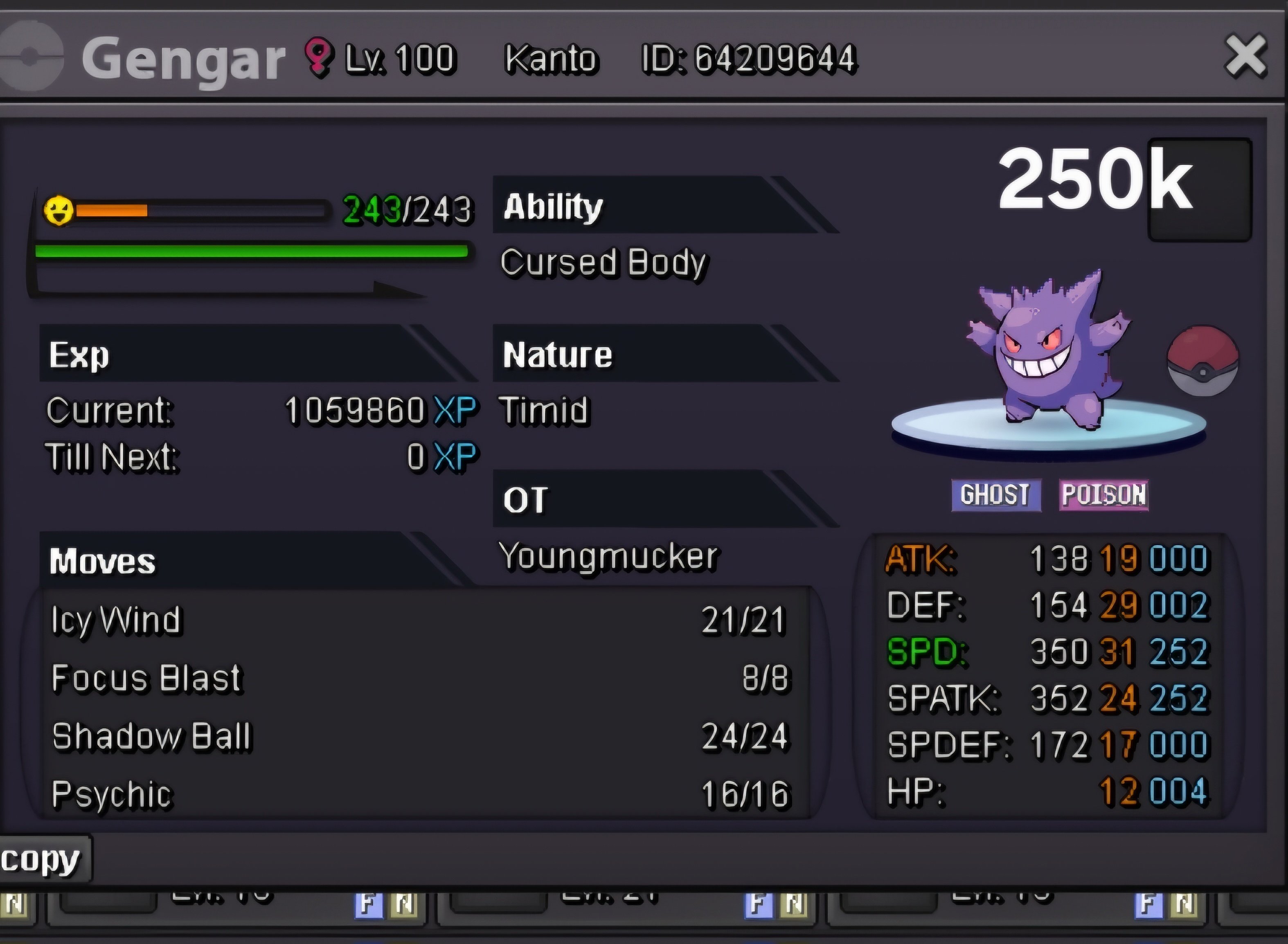Click the Poké Ball icon beside Gengar

click(x=1202, y=361)
